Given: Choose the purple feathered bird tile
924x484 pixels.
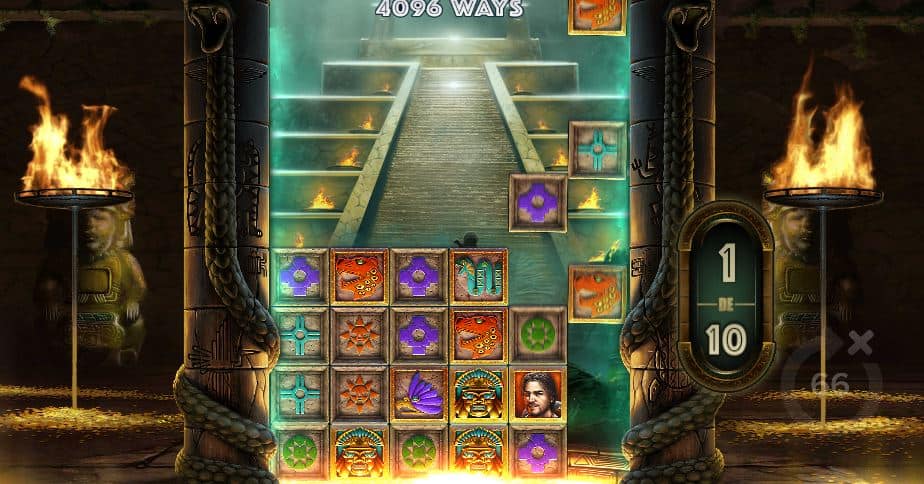Looking at the screenshot, I should [419, 393].
